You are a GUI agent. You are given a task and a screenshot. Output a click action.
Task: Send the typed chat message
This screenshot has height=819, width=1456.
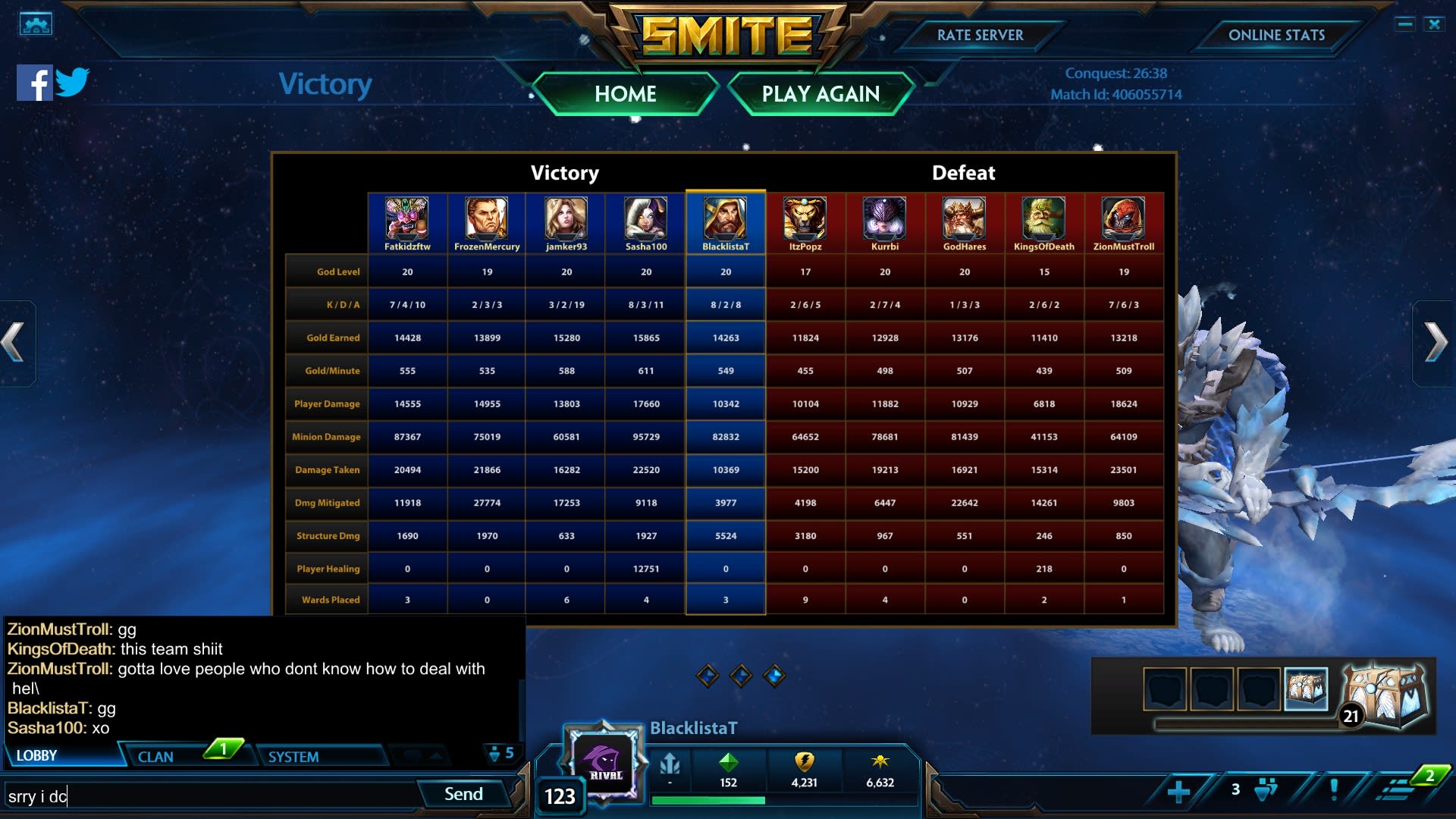(x=463, y=794)
